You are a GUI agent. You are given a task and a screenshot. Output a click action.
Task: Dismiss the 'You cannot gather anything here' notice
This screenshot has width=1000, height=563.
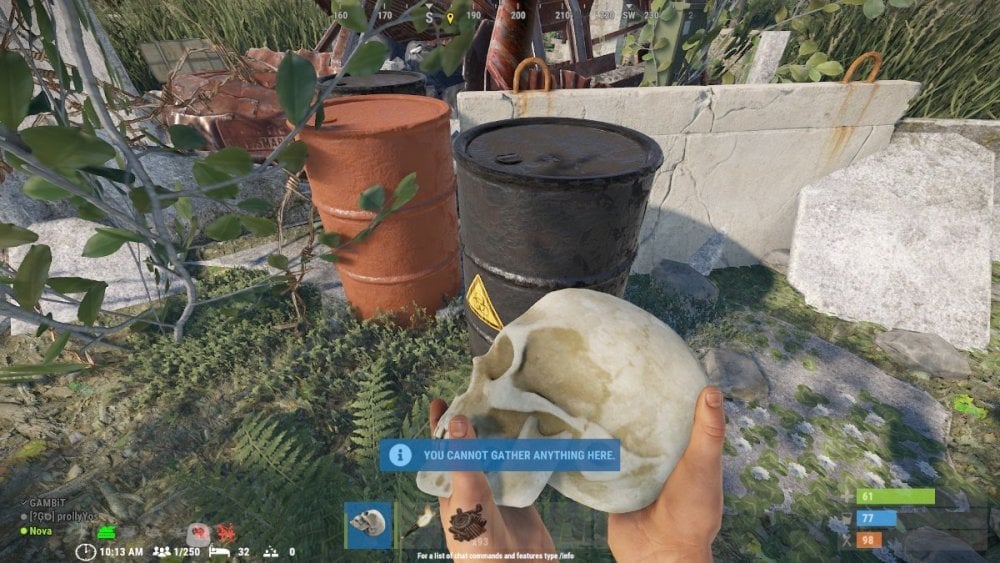click(499, 456)
